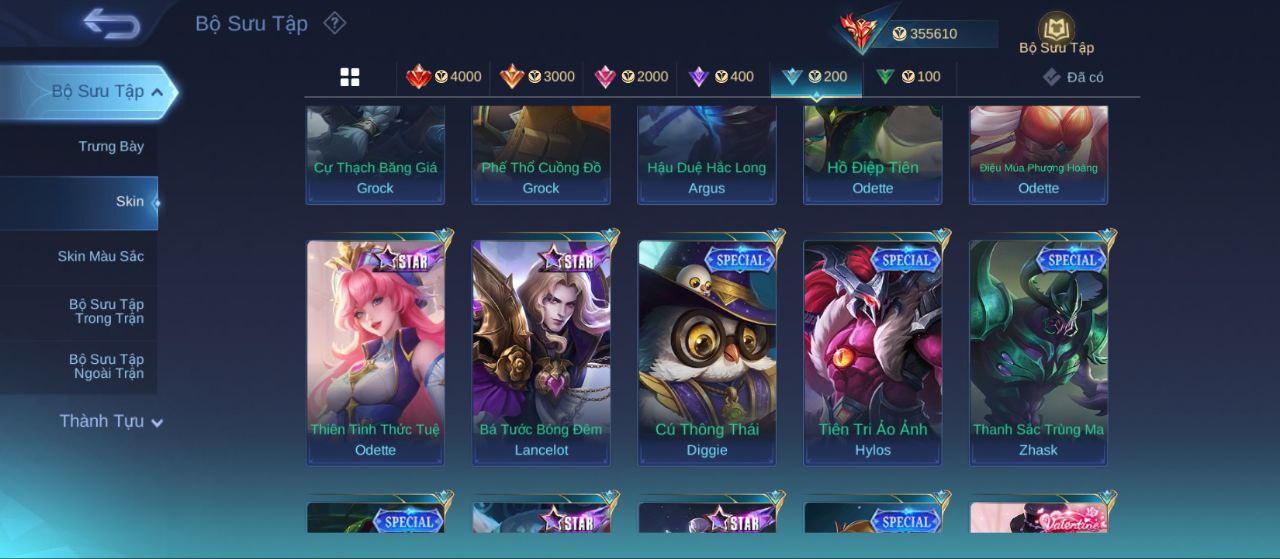Show all skins with grid filter
The height and width of the screenshot is (559, 1280).
[350, 77]
